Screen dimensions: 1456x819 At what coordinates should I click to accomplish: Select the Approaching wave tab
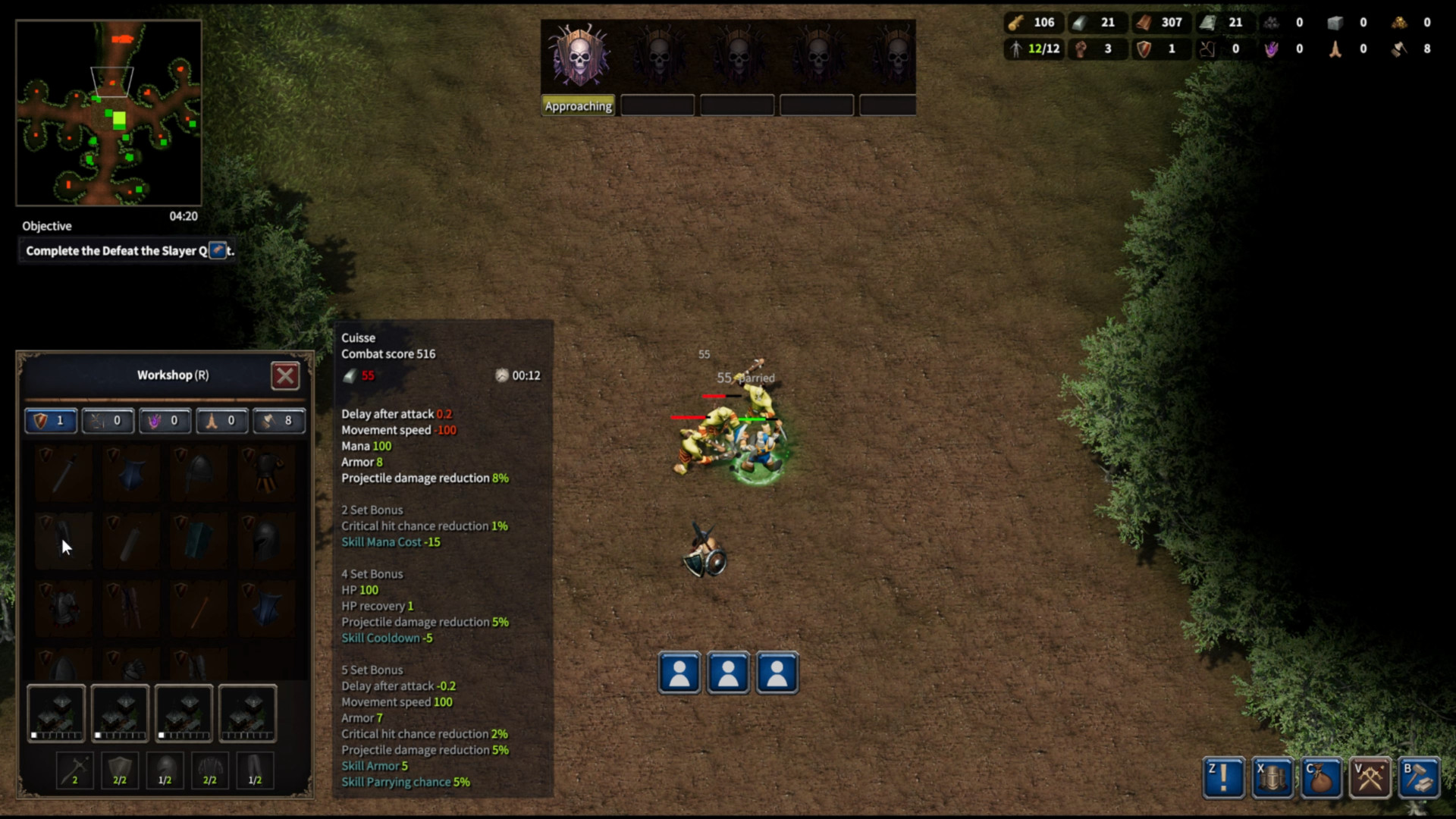(578, 105)
